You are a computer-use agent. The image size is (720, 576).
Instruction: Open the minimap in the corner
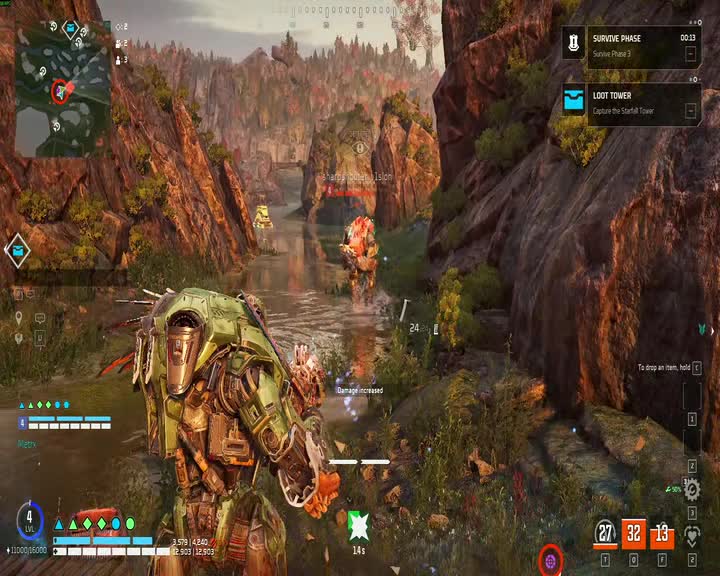point(62,88)
